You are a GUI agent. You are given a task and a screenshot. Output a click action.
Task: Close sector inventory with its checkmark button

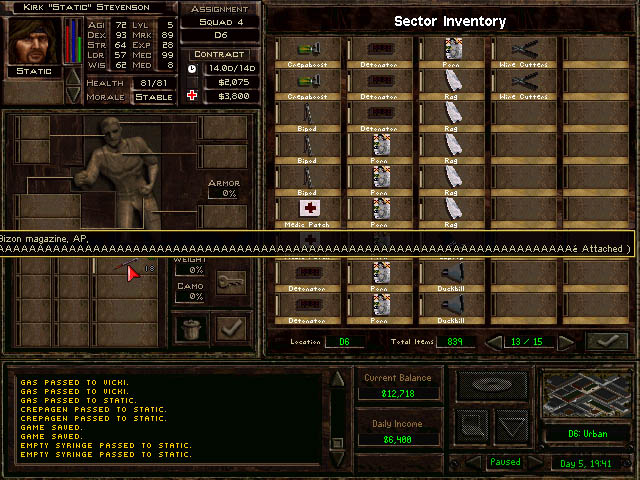point(607,341)
